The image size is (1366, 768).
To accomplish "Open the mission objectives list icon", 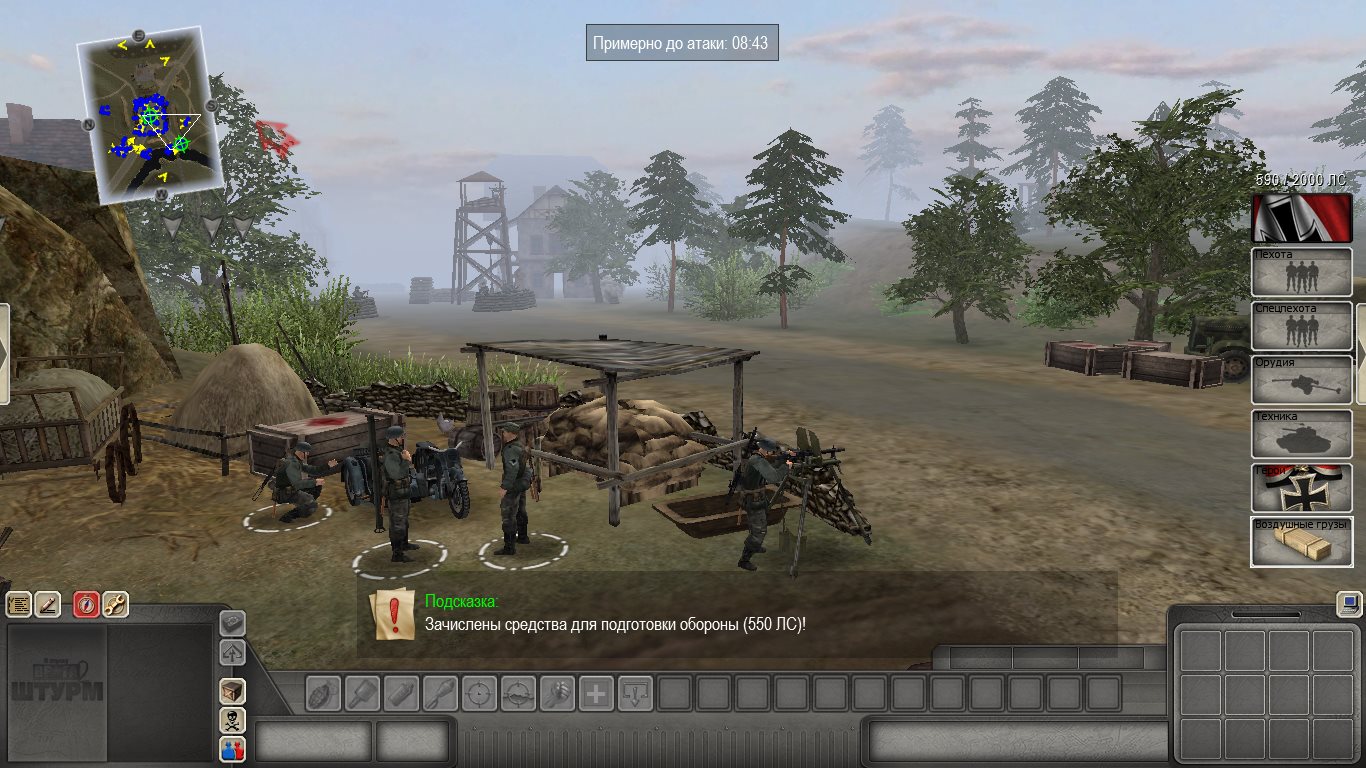I will [19, 604].
